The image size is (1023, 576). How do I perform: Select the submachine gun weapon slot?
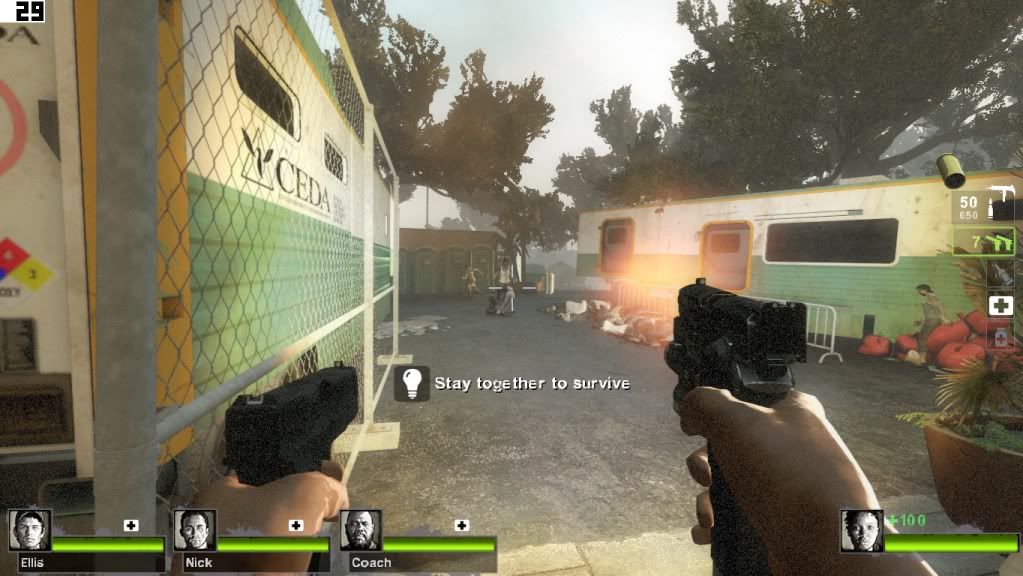click(x=984, y=207)
